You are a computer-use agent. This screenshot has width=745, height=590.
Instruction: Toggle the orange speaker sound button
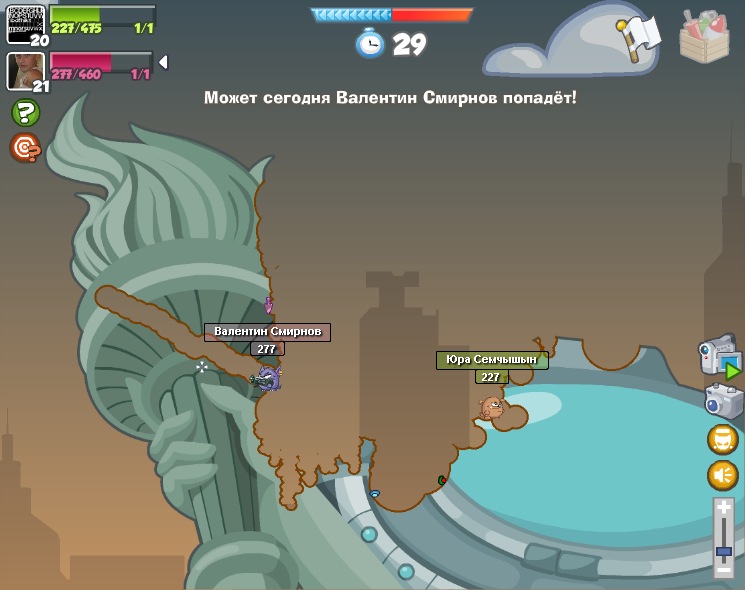tap(722, 475)
